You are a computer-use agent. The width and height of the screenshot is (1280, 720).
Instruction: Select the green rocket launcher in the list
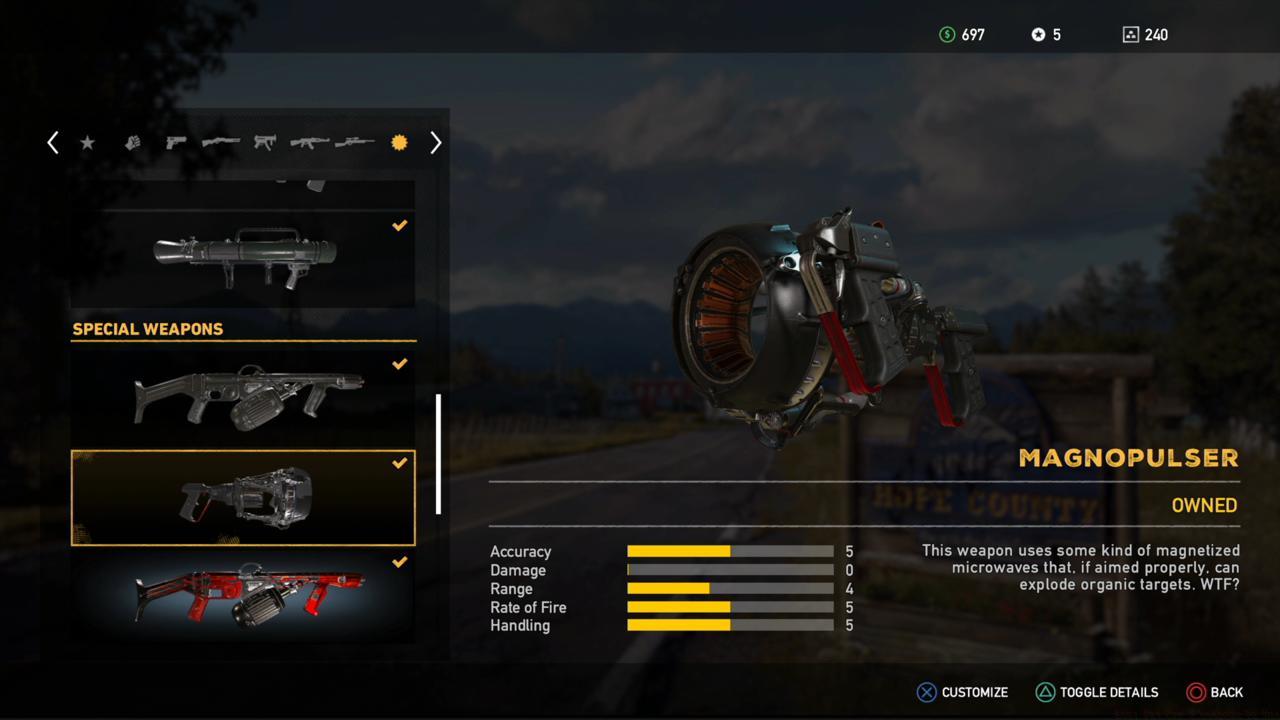tap(242, 257)
